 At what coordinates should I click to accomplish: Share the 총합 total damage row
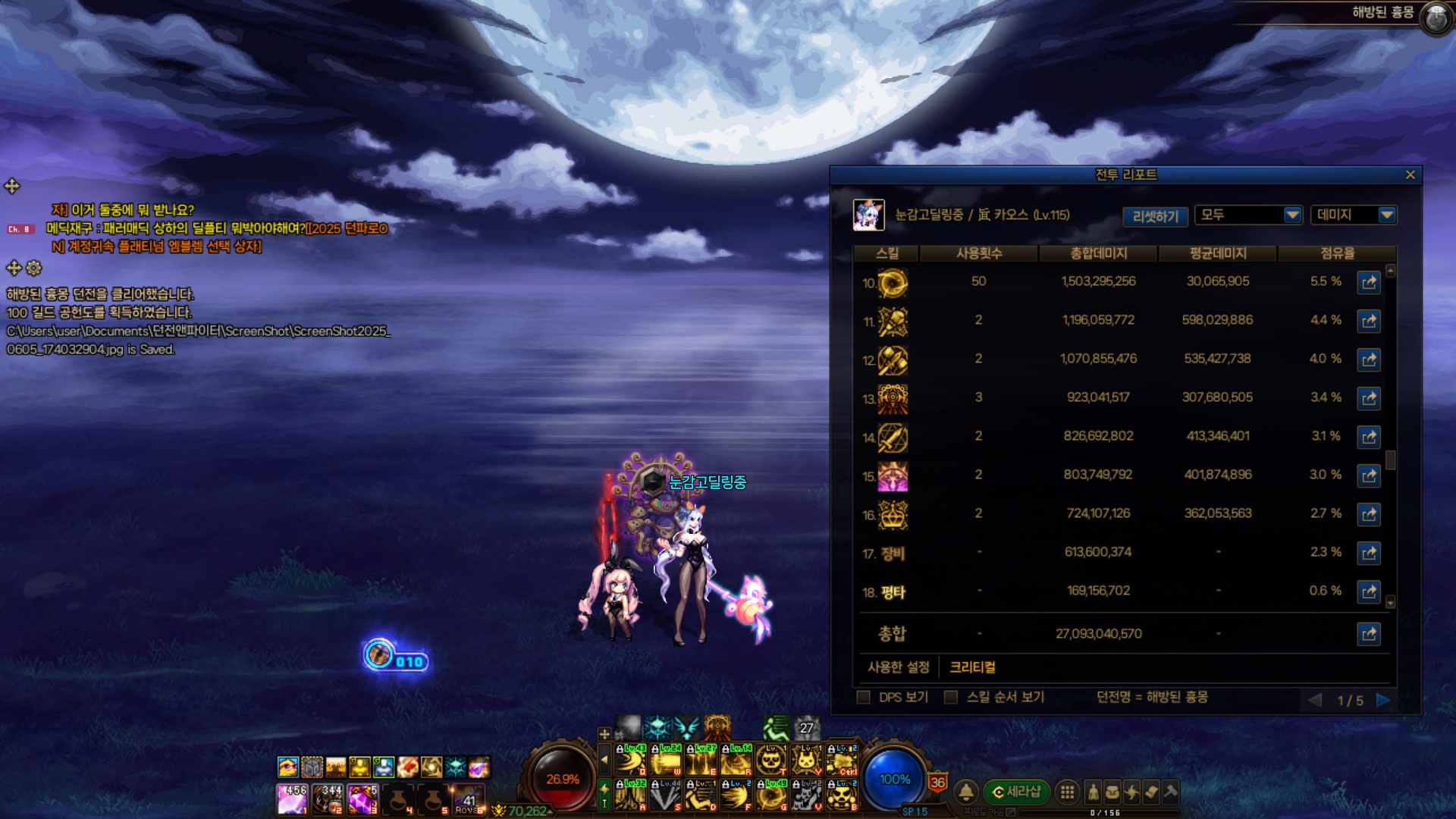1368,634
